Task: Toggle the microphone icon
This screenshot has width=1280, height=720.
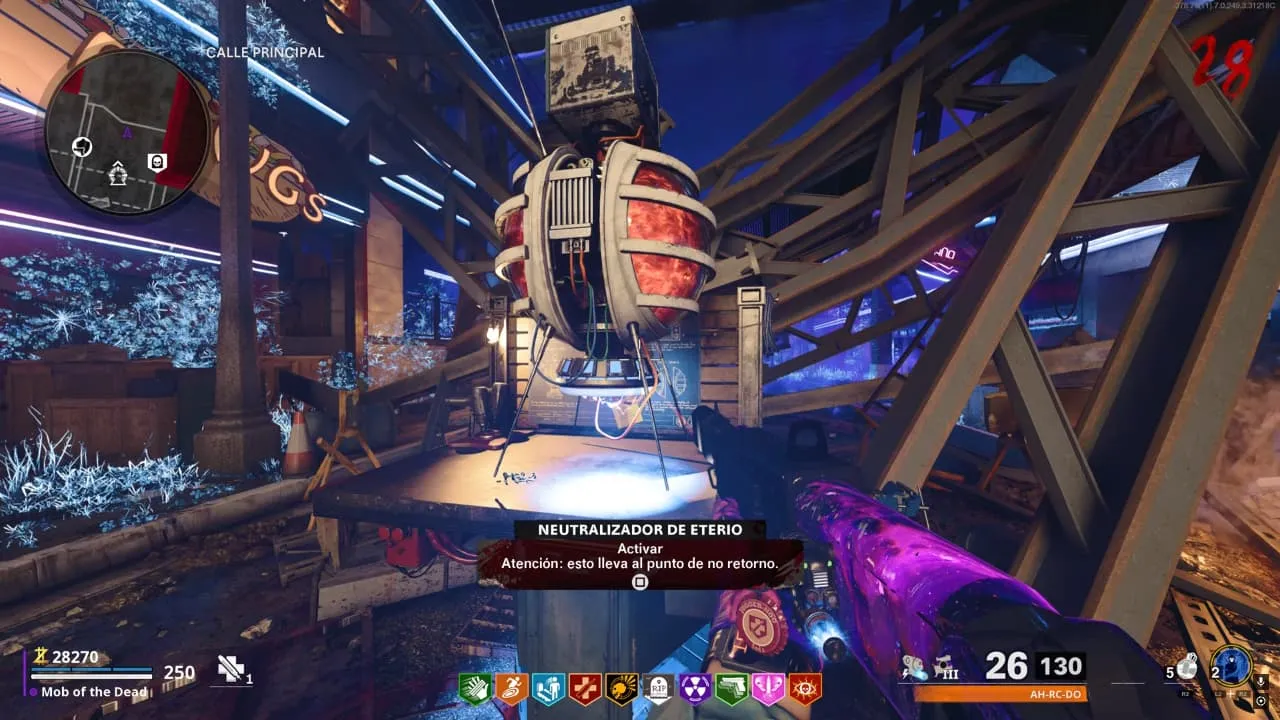Action: (x=1260, y=682)
